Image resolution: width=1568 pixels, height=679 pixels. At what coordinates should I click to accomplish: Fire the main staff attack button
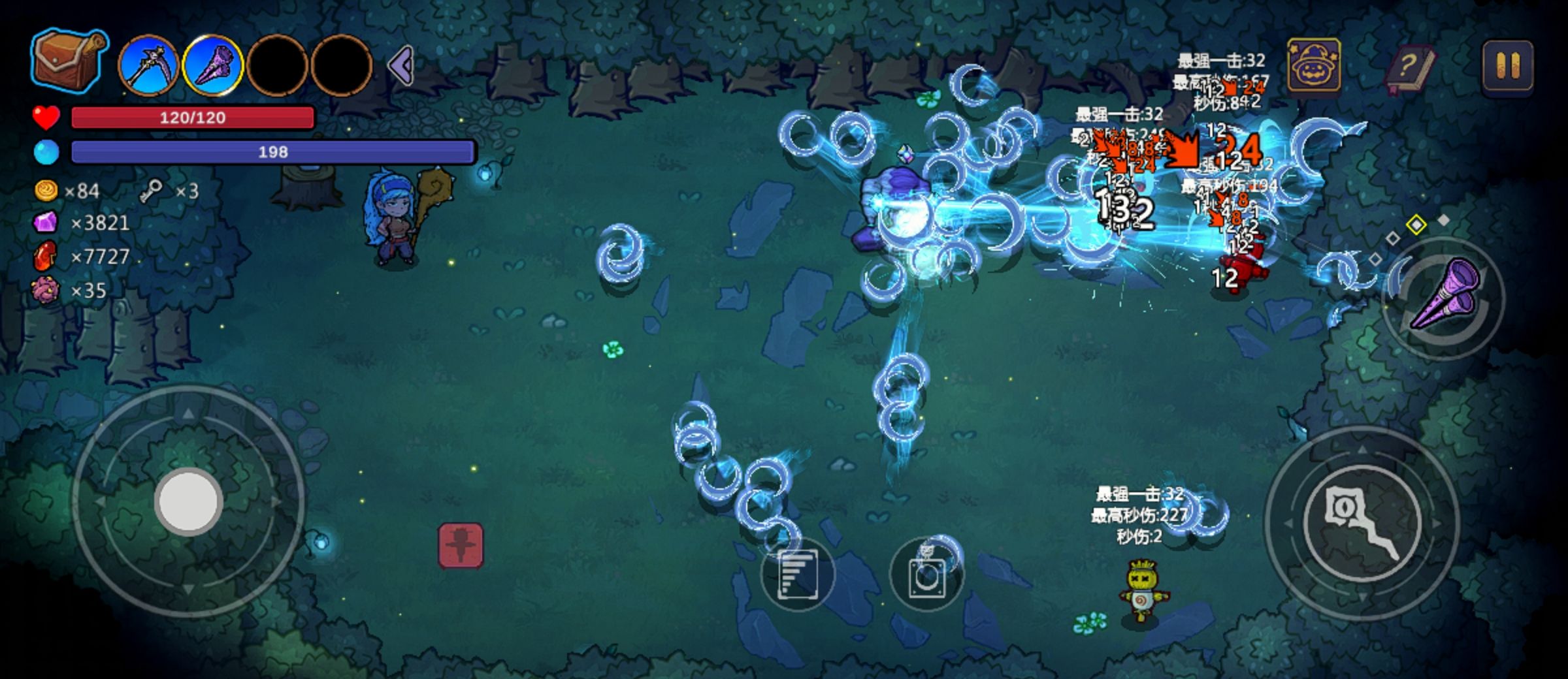[x=1362, y=522]
